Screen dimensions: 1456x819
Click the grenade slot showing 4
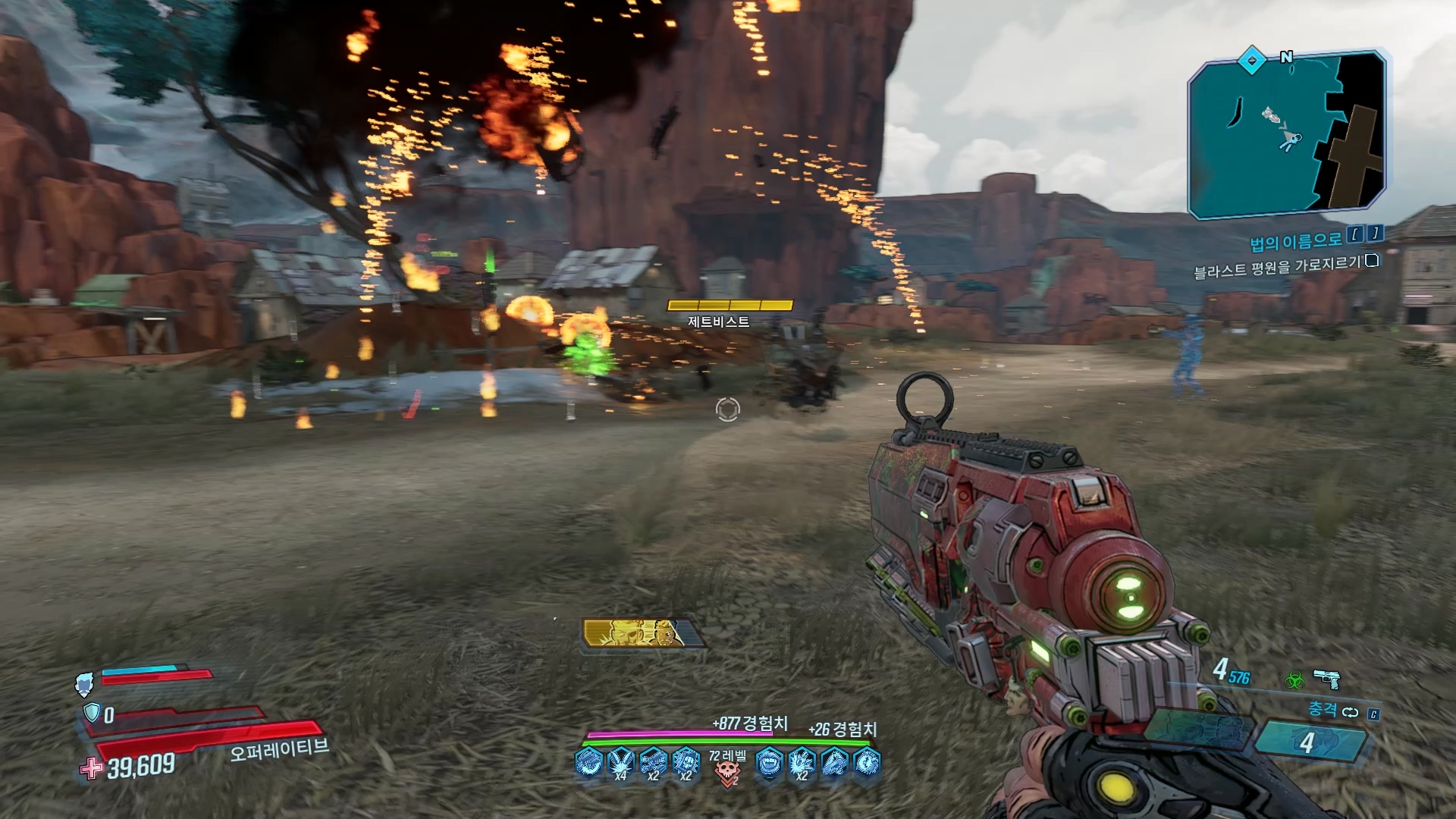pyautogui.click(x=1307, y=742)
